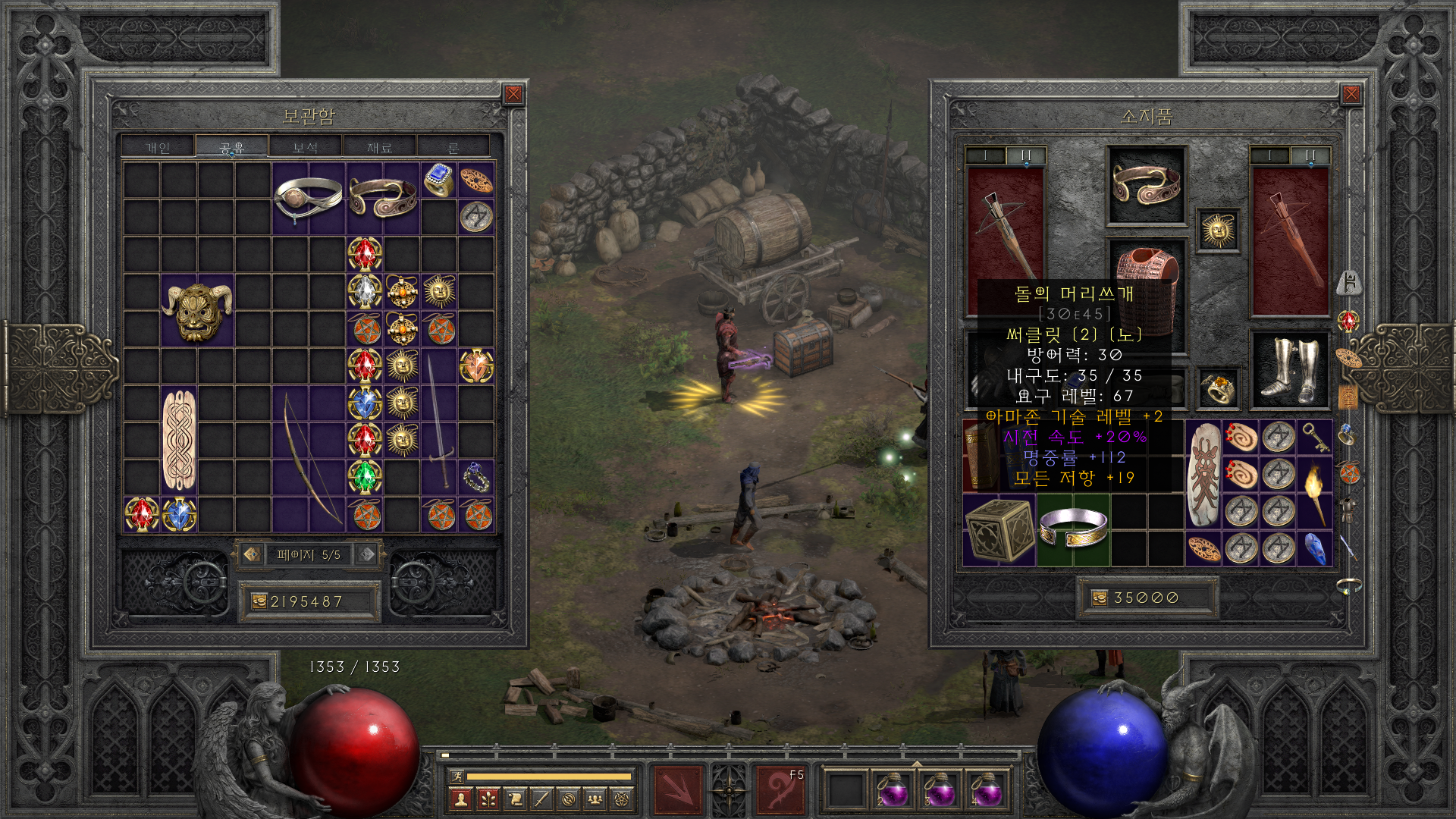Viewport: 1456px width, 819px height.
Task: Close the stash panel
Action: coord(513,94)
